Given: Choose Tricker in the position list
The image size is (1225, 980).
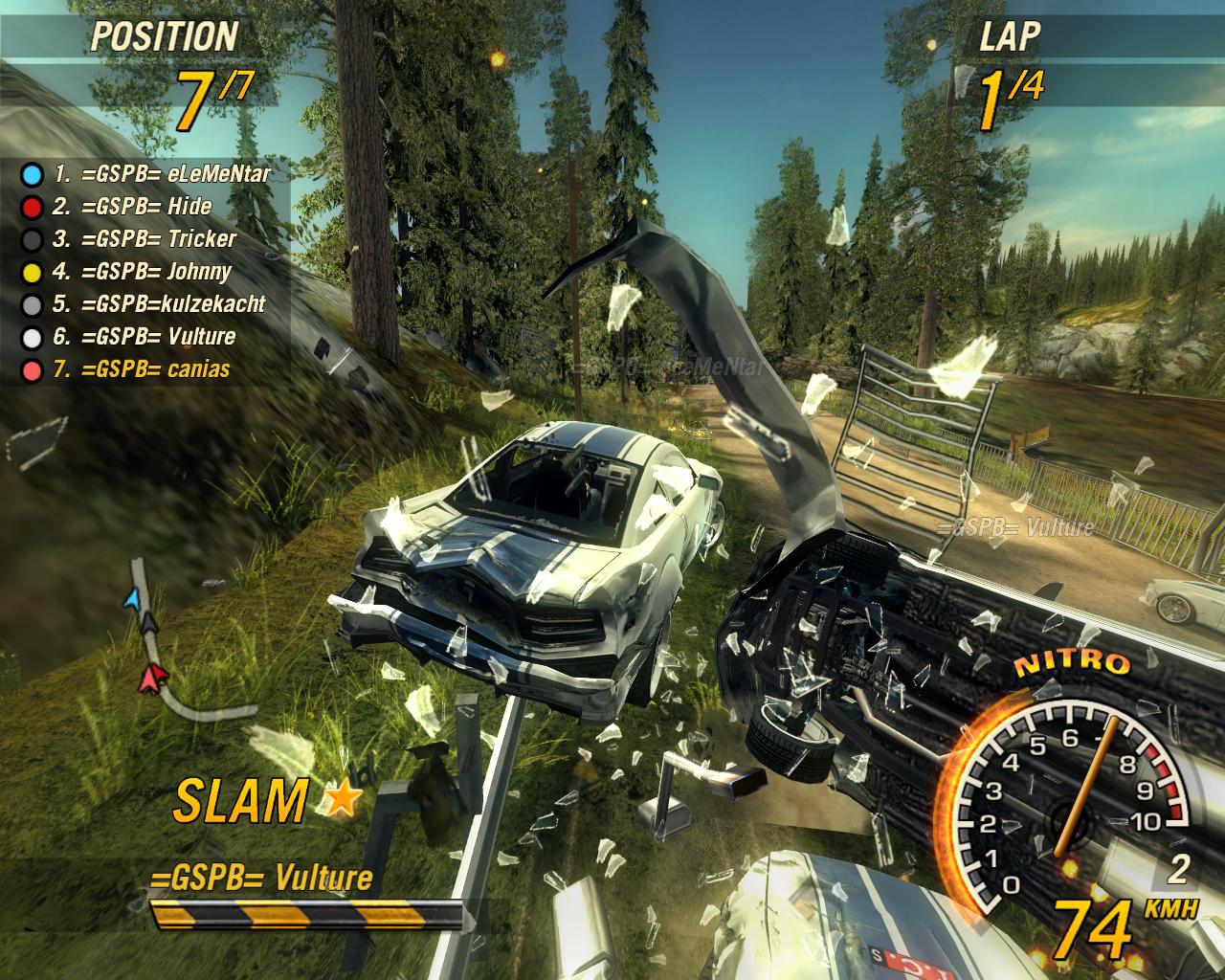Looking at the screenshot, I should 144,239.
